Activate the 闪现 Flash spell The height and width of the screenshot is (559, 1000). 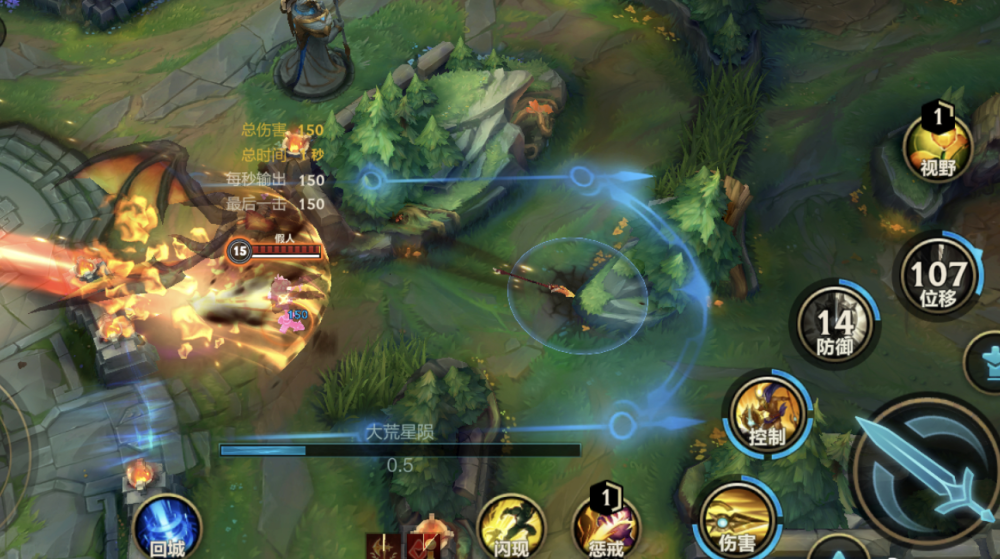point(511,526)
